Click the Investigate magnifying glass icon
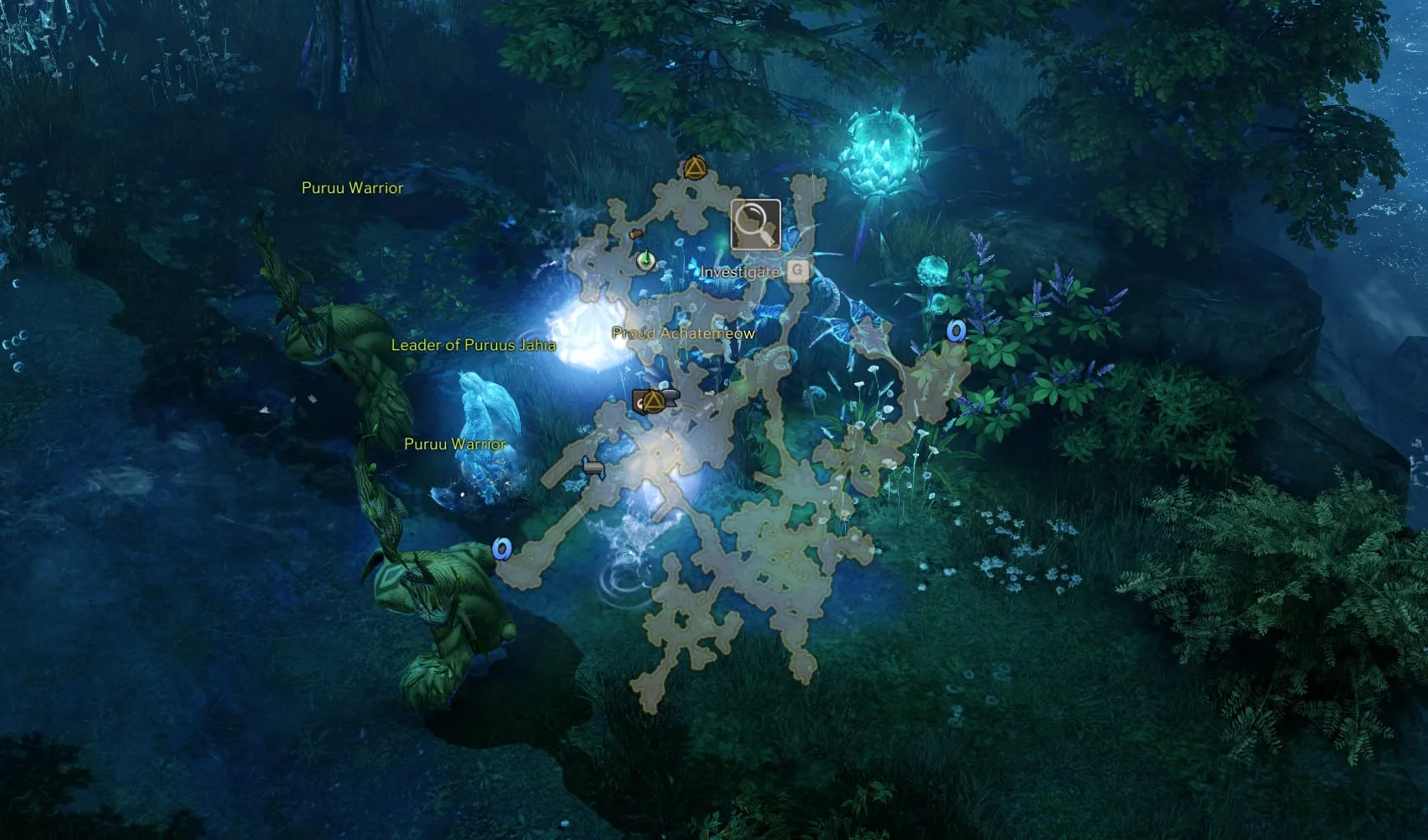Viewport: 1428px width, 840px height. click(754, 225)
